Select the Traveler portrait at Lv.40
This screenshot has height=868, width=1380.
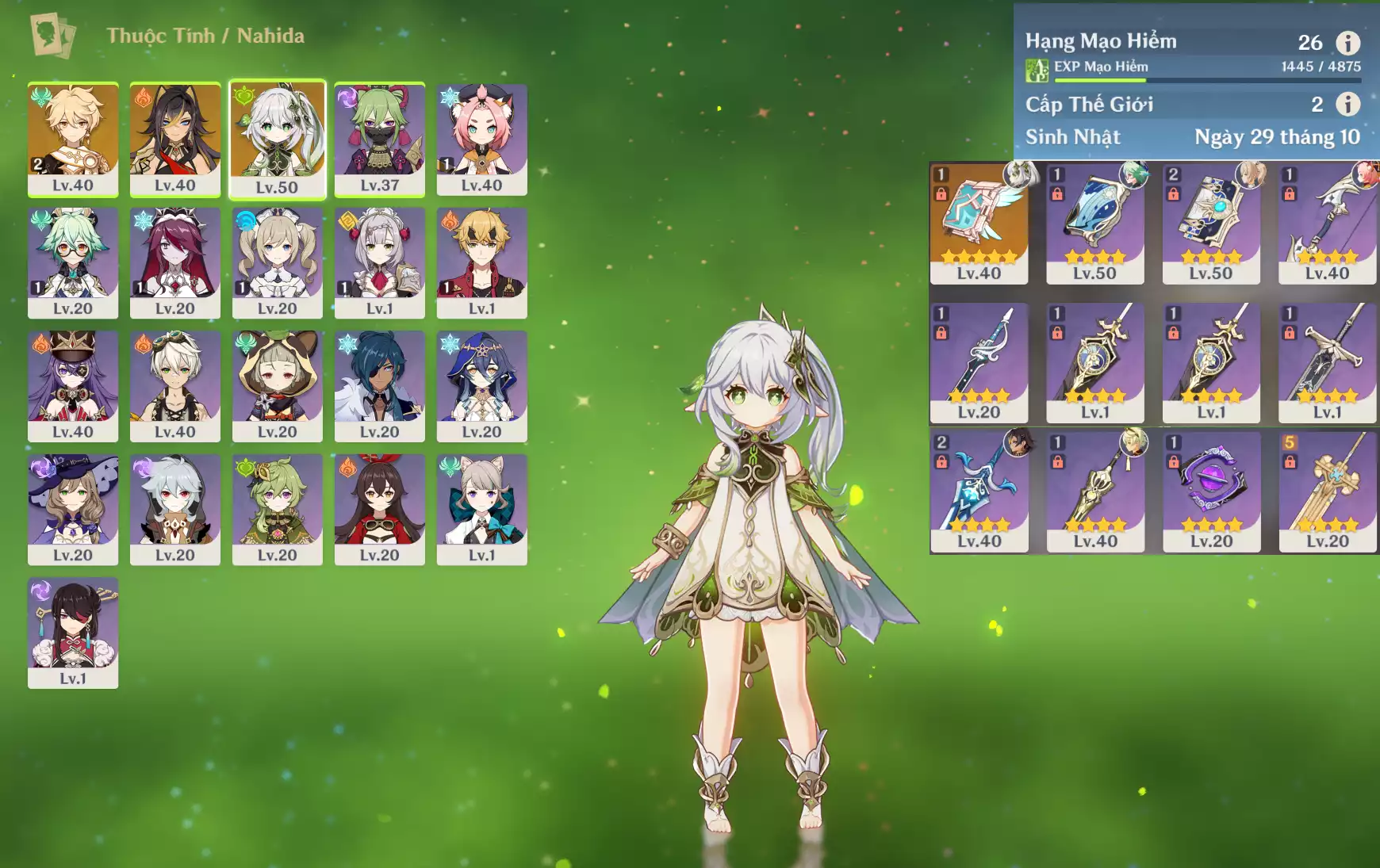[73, 138]
